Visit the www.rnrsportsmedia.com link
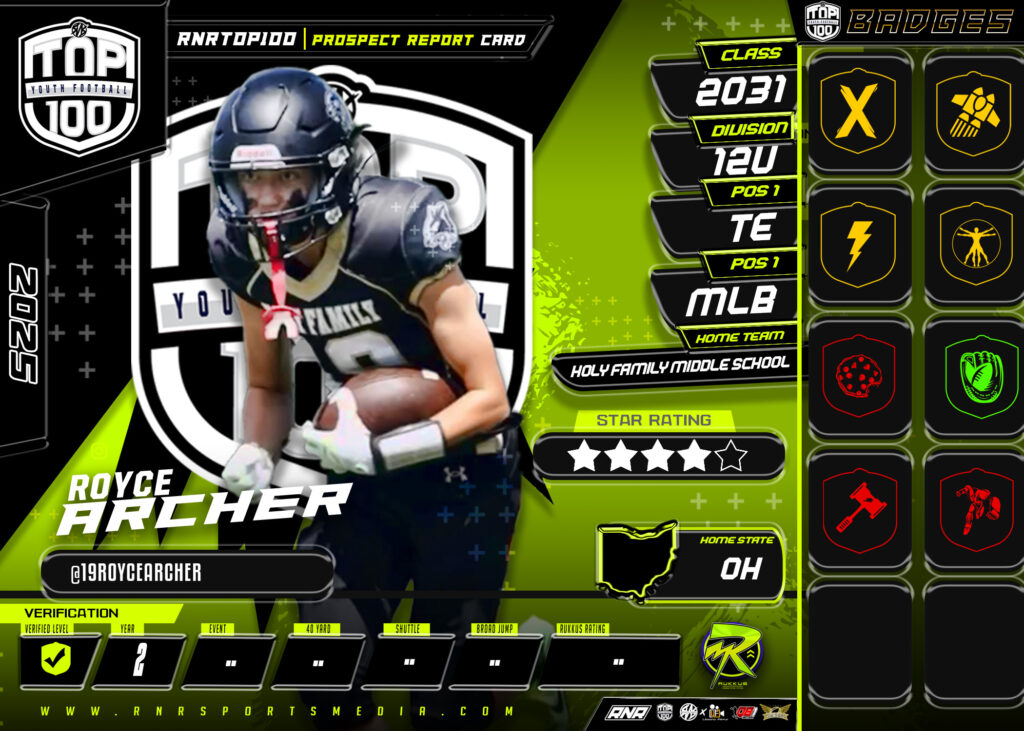 [x=278, y=712]
